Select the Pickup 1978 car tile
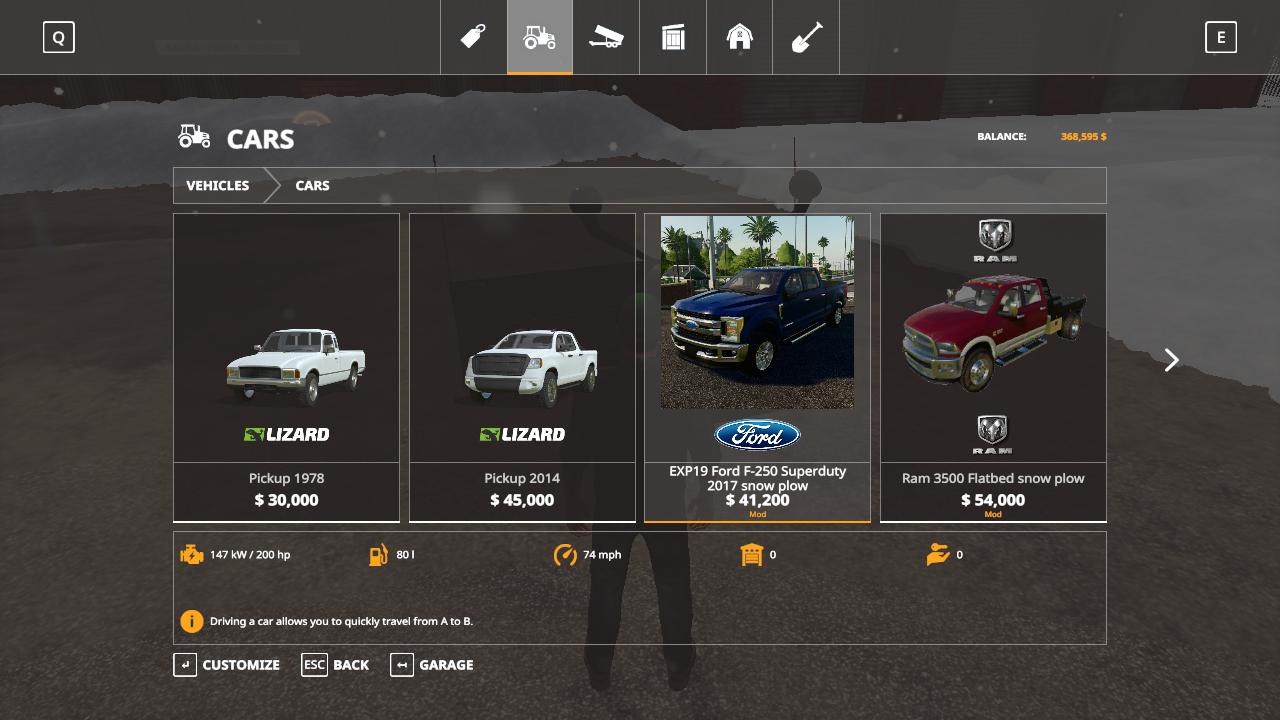The width and height of the screenshot is (1280, 720). point(286,367)
